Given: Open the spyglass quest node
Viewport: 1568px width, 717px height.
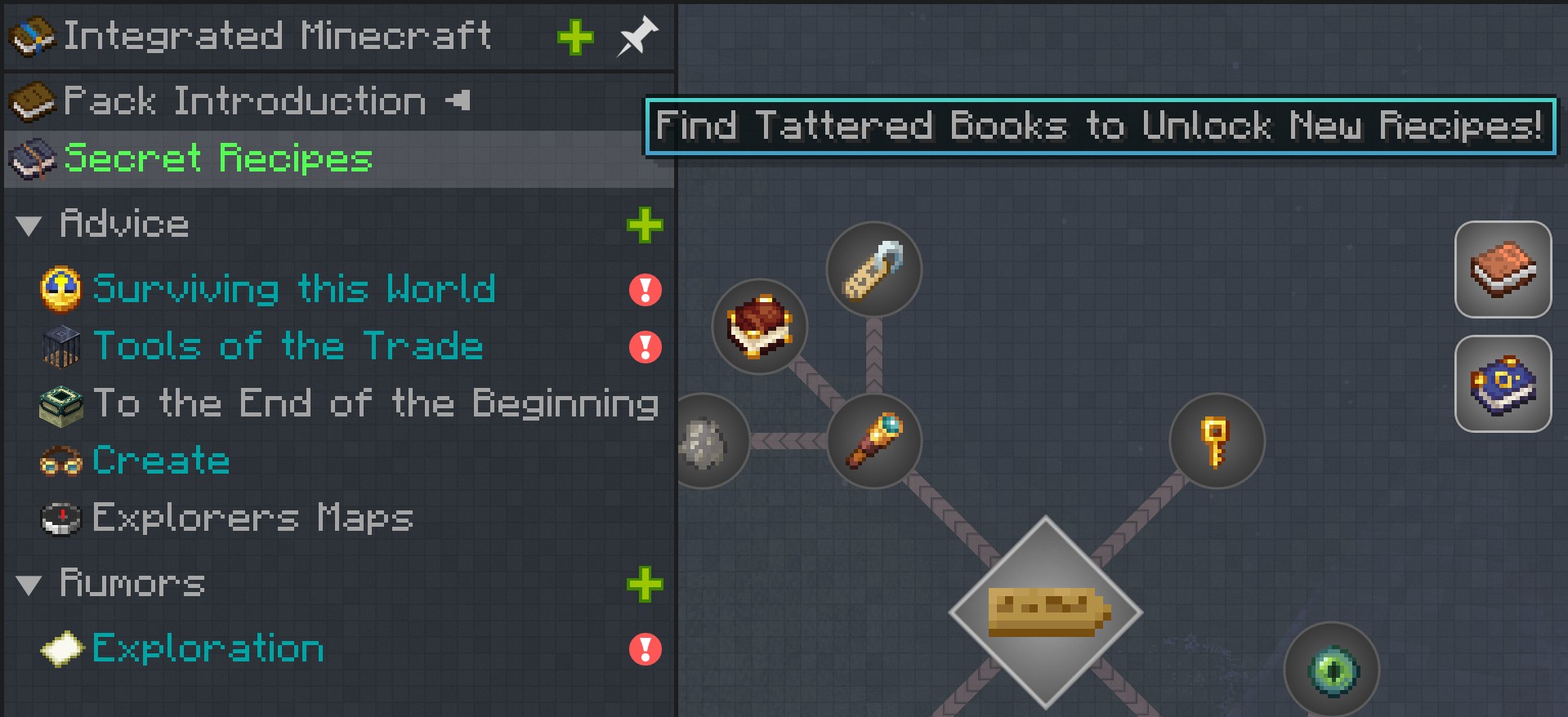Looking at the screenshot, I should coord(873,441).
